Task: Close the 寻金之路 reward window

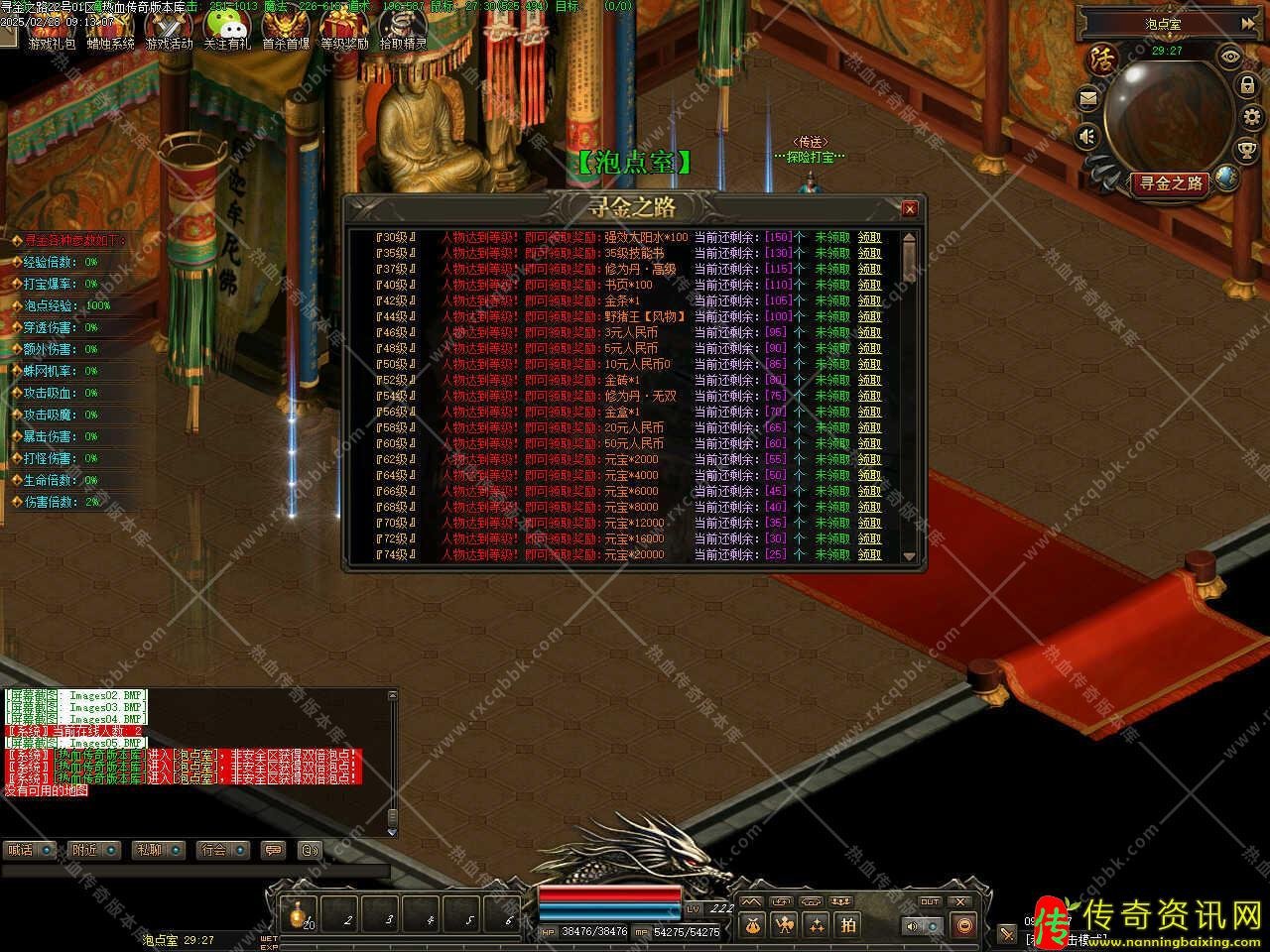Action: (x=909, y=208)
